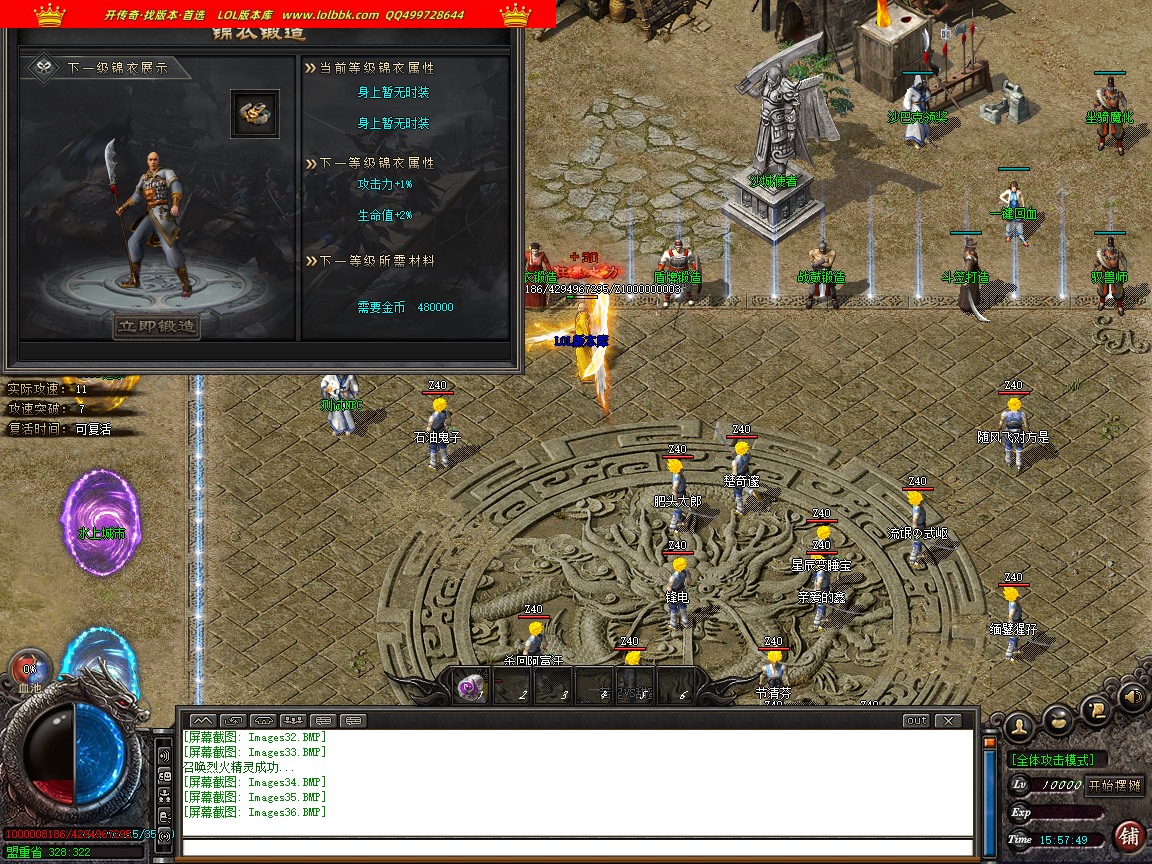
Task: Click the chat scrollbar's orange handle
Action: tap(990, 743)
